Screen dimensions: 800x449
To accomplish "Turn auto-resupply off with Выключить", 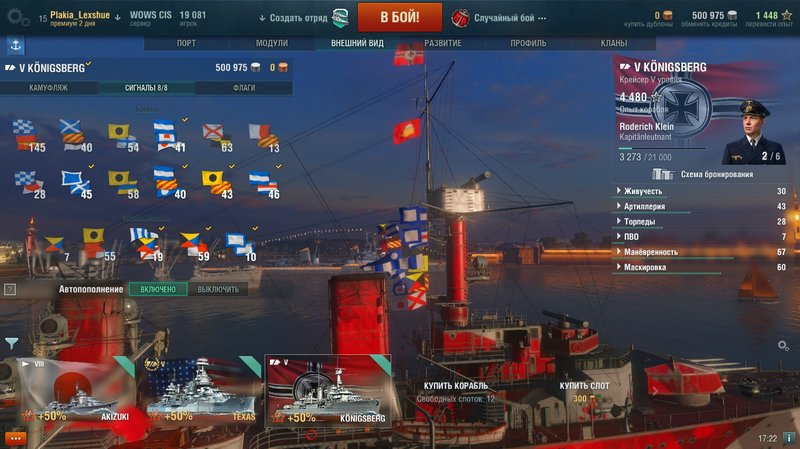I will click(217, 289).
